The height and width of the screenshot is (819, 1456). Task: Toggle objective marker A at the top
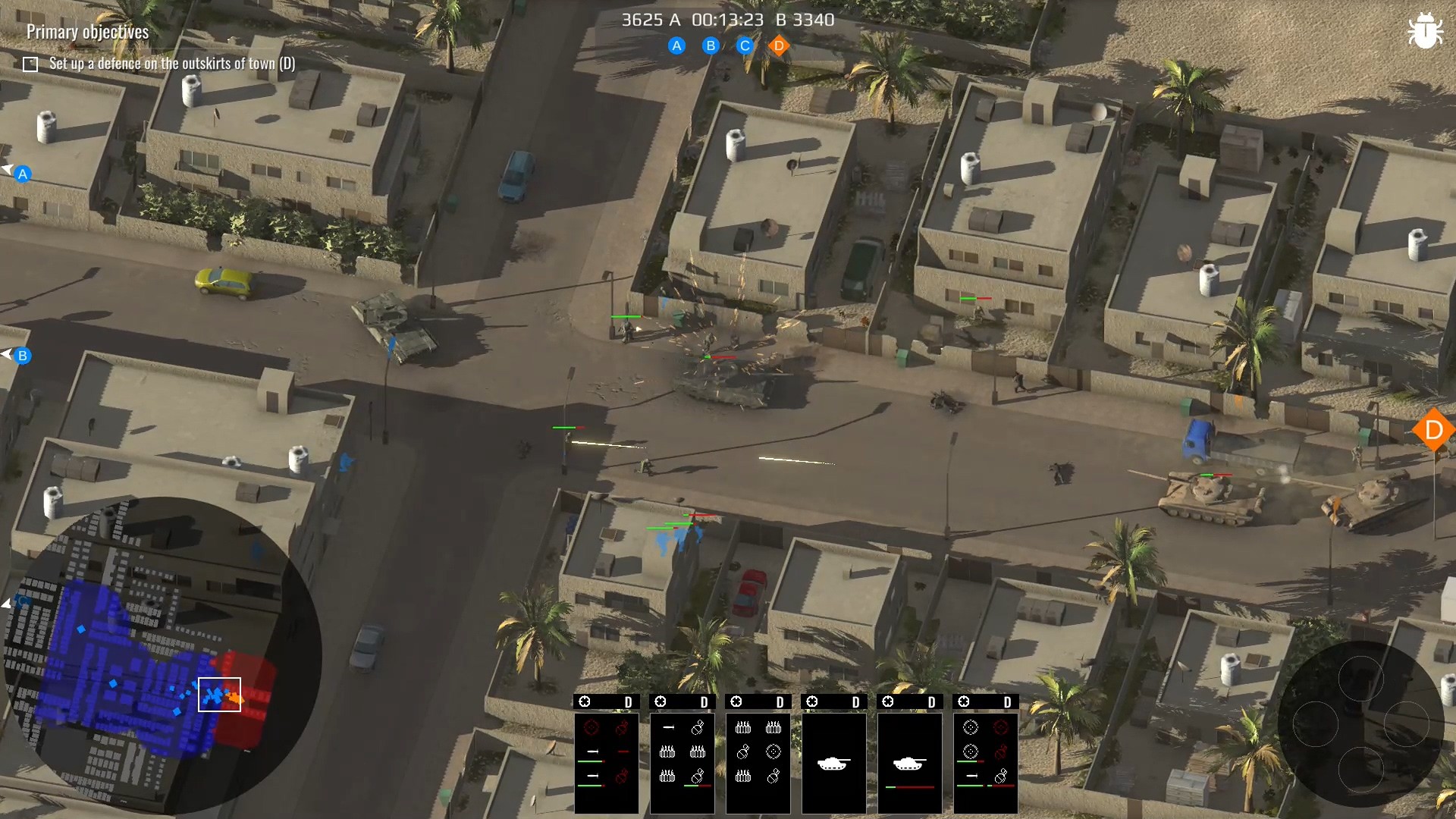(676, 46)
